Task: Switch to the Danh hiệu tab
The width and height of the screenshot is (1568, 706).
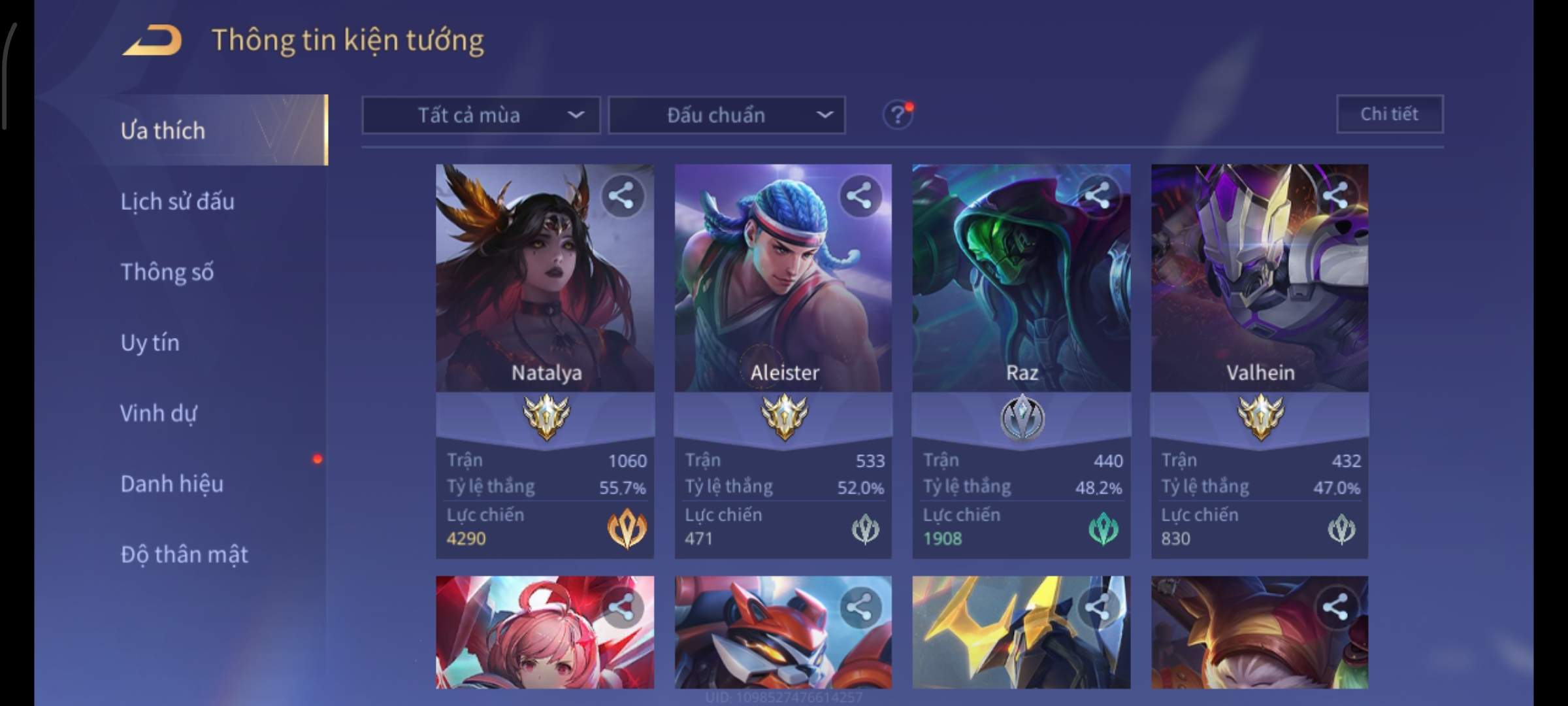Action: [x=172, y=484]
